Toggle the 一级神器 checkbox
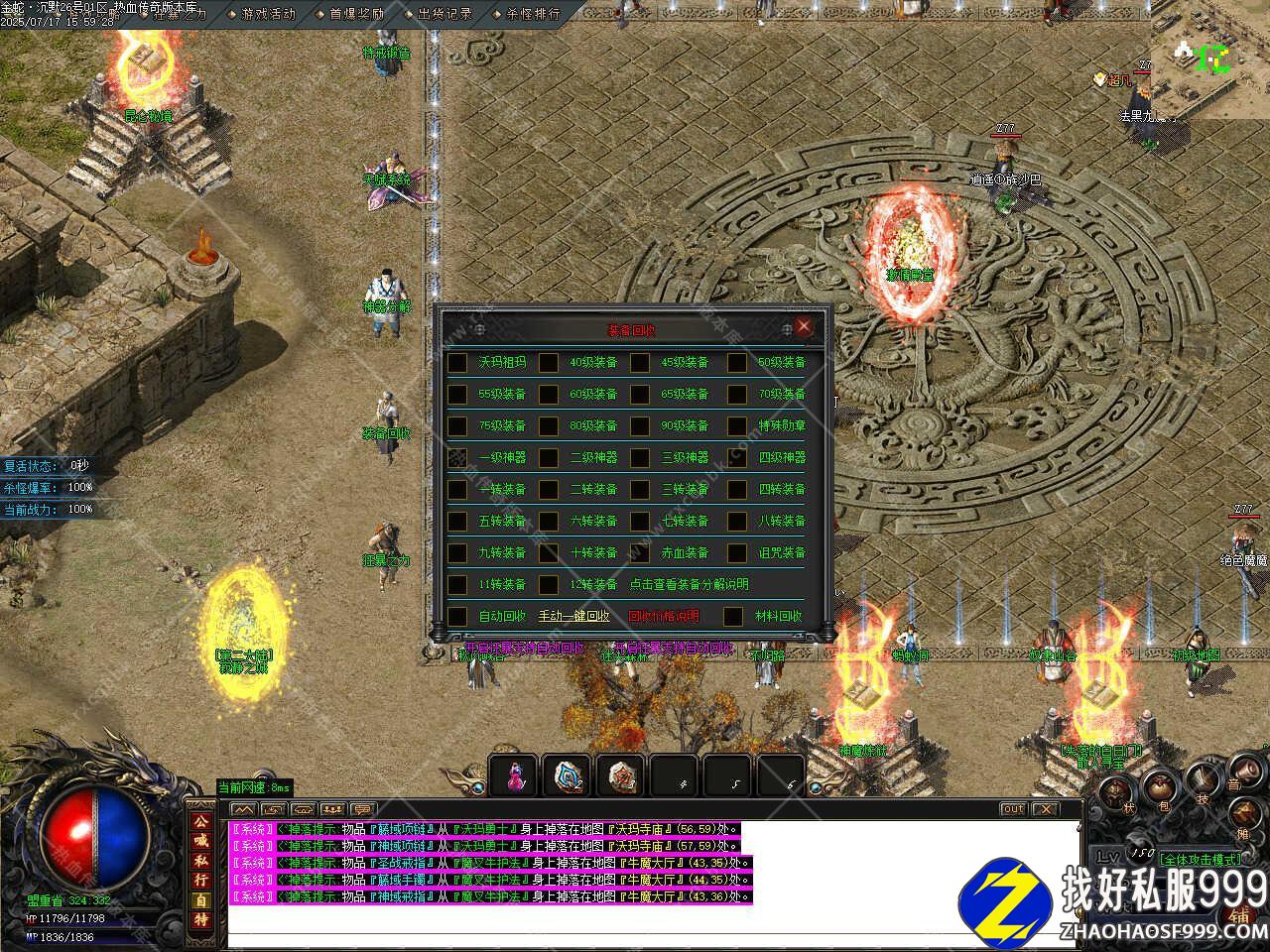 click(457, 458)
